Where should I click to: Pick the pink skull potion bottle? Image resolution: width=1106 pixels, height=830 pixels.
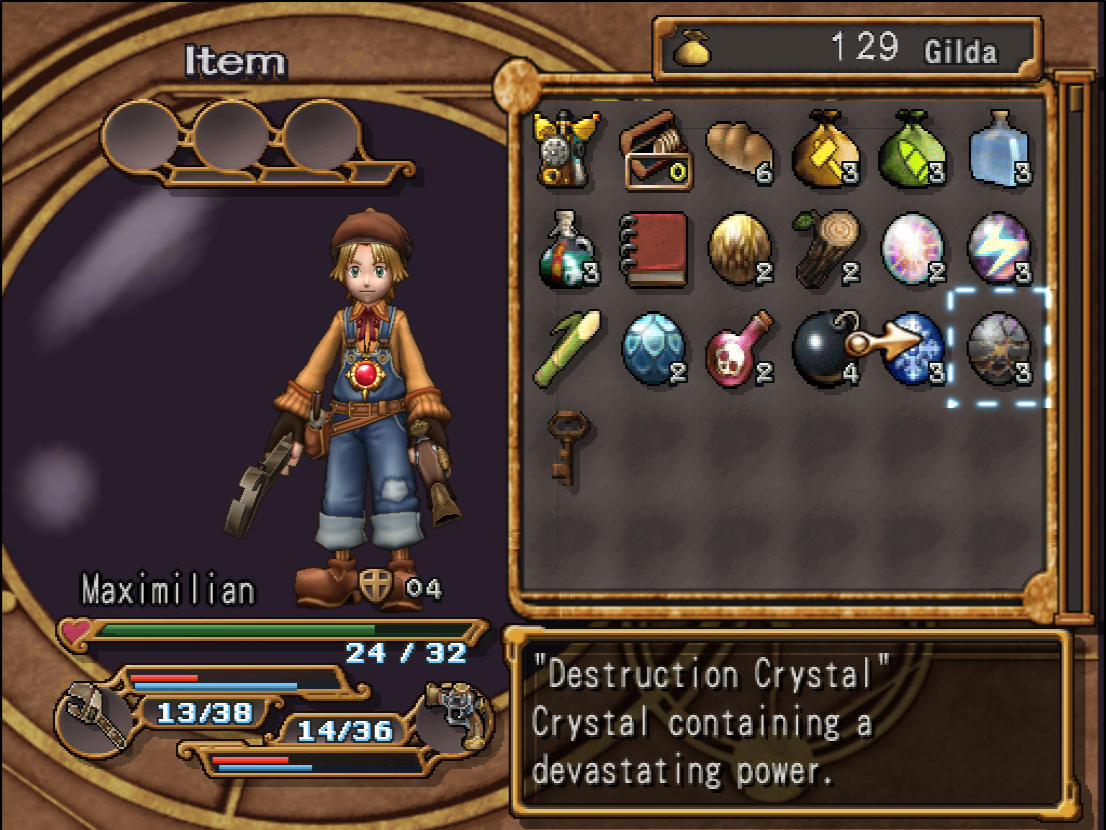point(740,347)
